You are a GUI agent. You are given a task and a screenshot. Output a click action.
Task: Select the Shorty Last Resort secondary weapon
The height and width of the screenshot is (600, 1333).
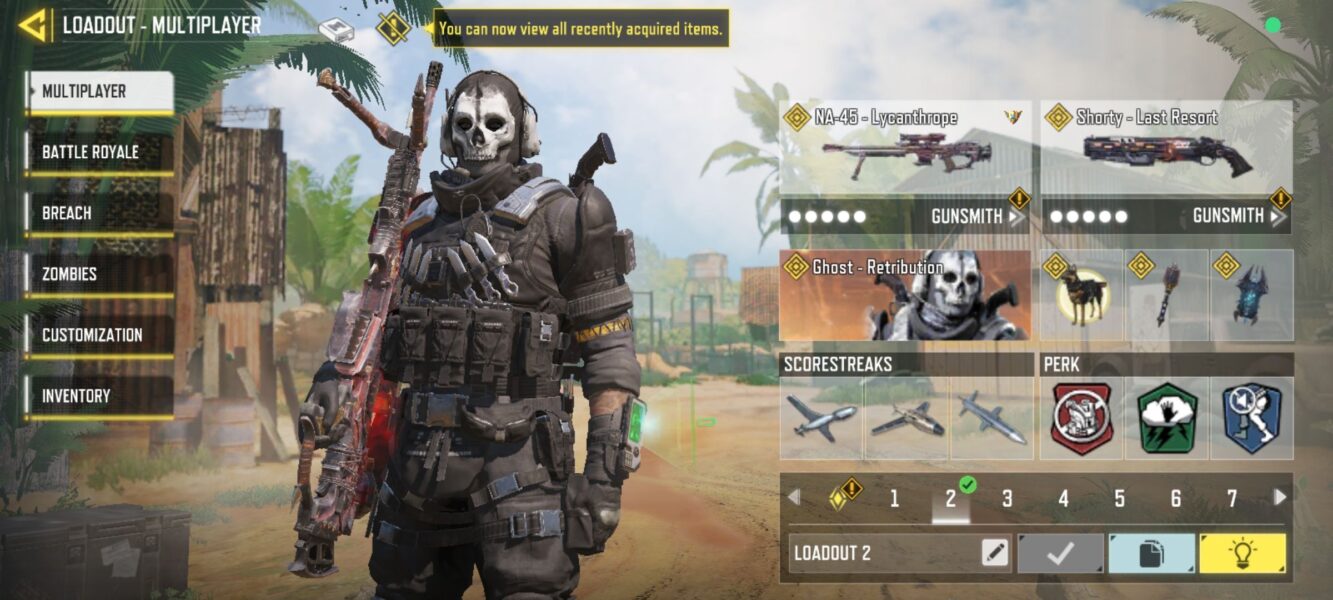click(1166, 148)
